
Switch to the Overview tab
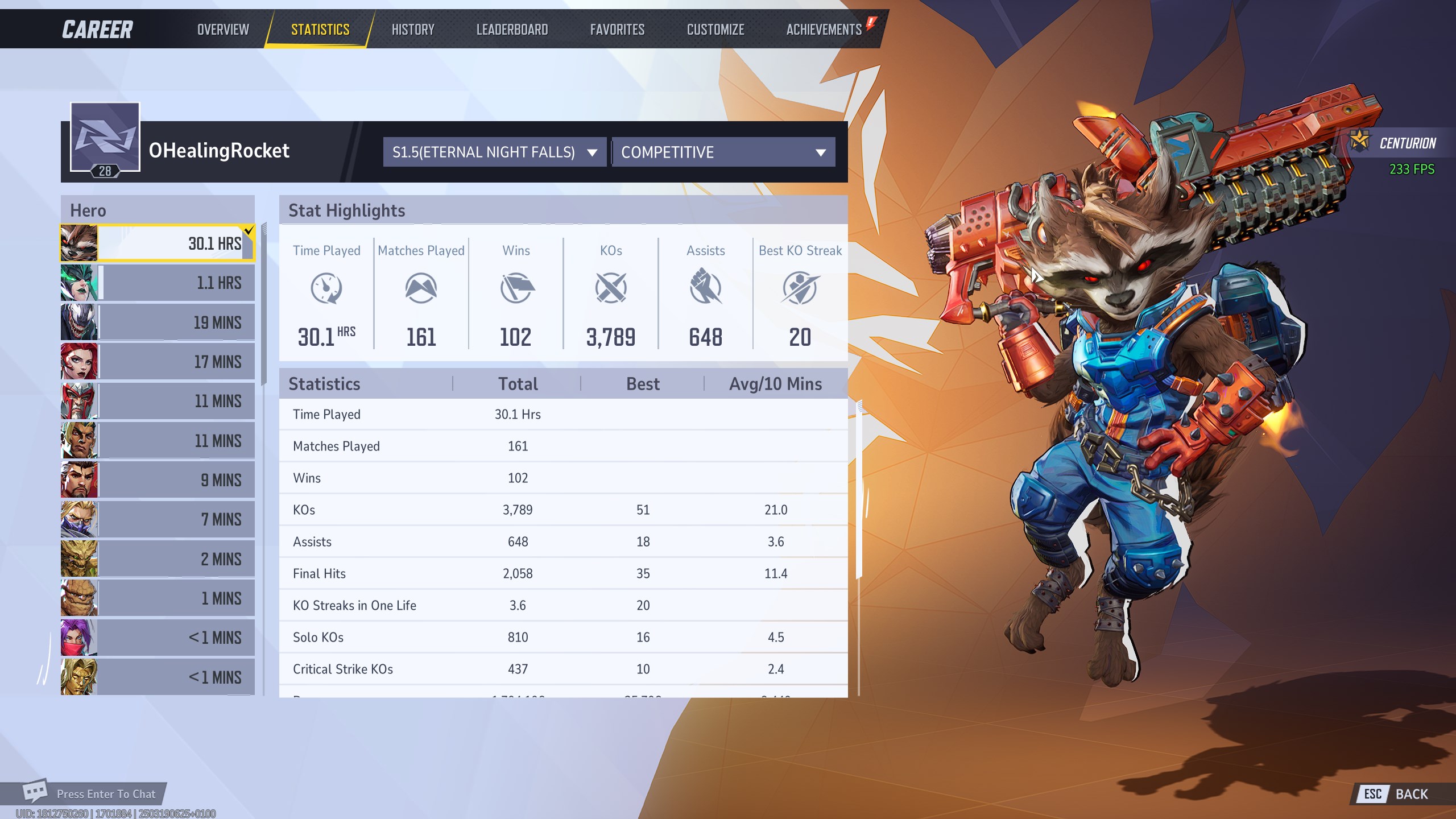[x=223, y=30]
